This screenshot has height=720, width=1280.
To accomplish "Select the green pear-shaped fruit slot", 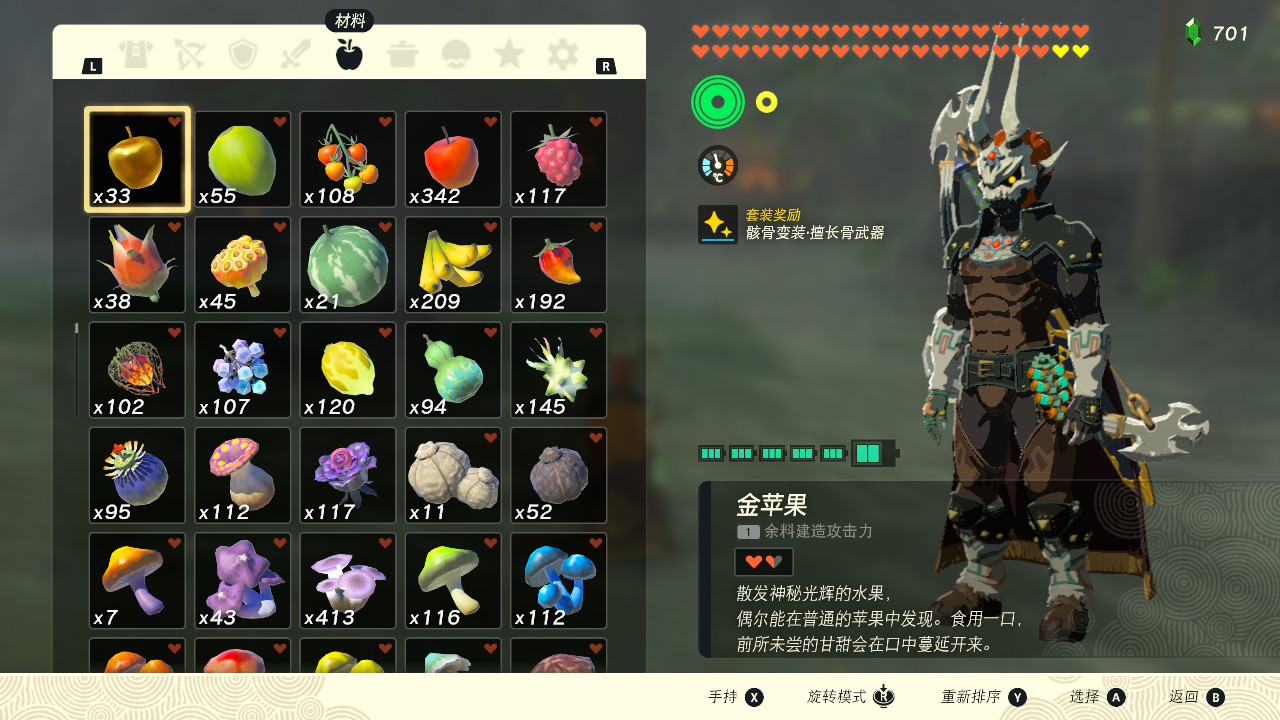I will pos(243,160).
